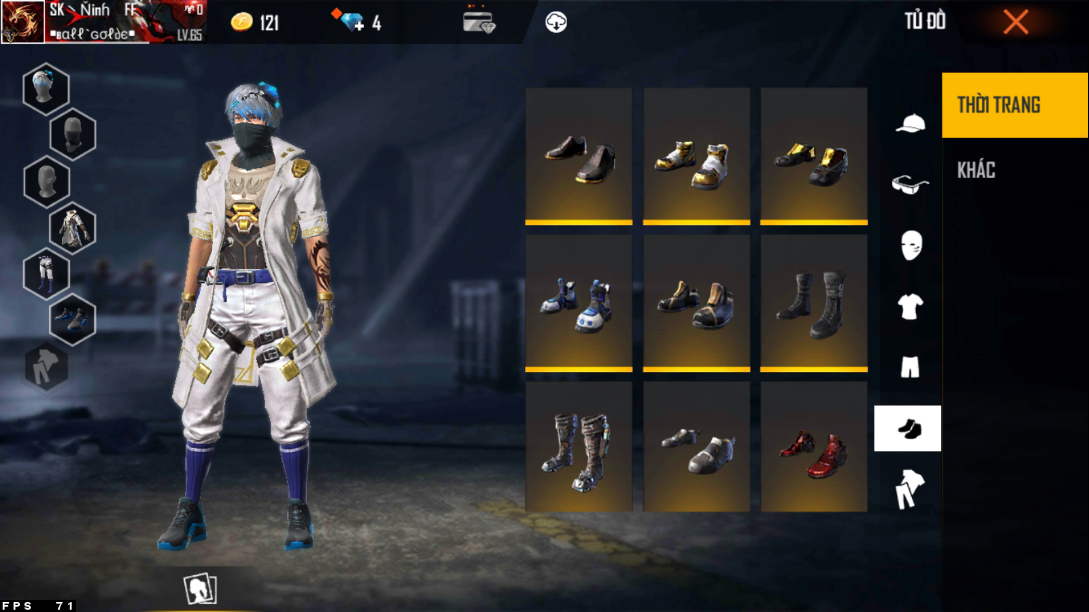This screenshot has height=612, width=1089.
Task: Select the black combat boots
Action: 813,302
